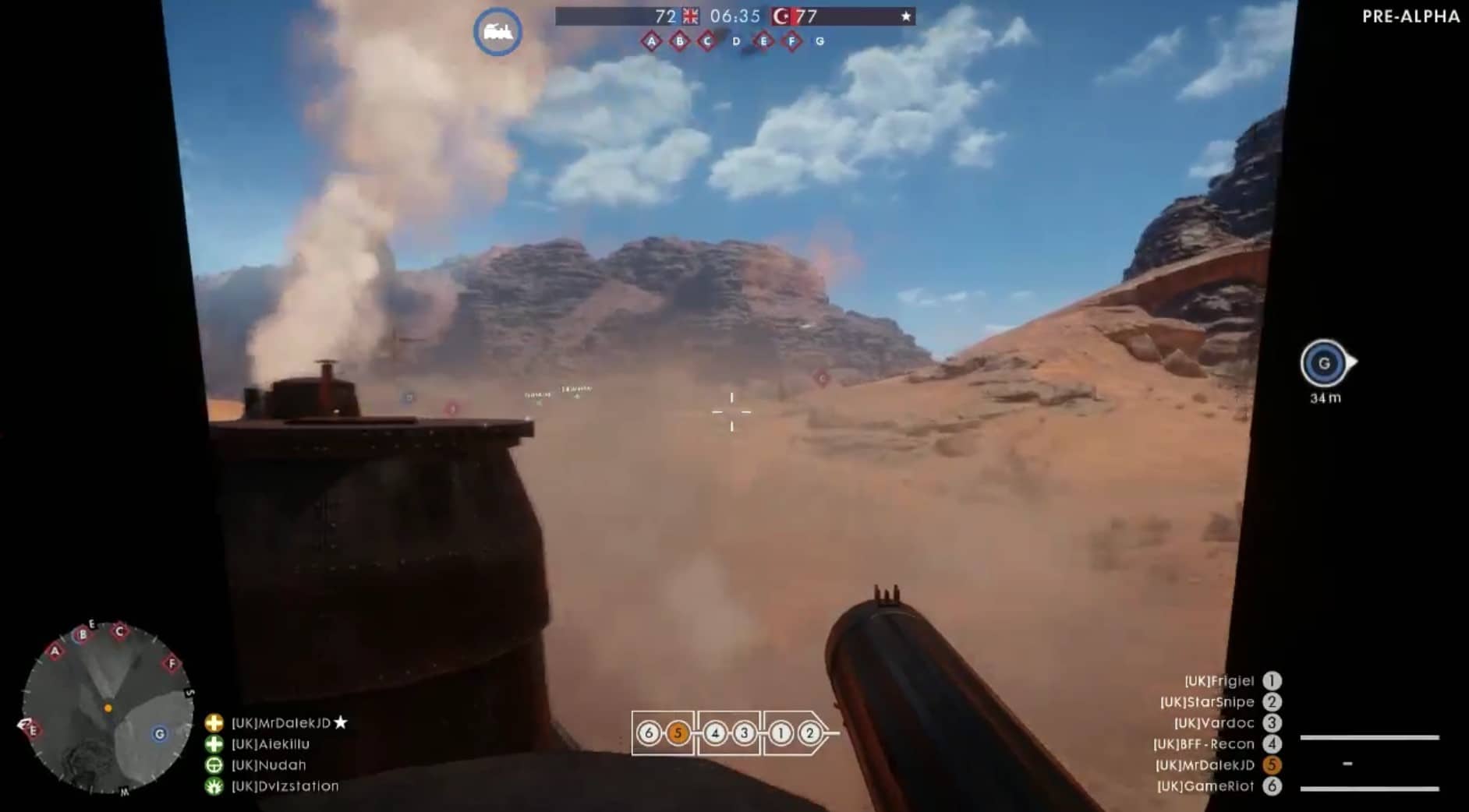Click BFF-Recon in the seat list
This screenshot has height=812, width=1469.
1204,744
